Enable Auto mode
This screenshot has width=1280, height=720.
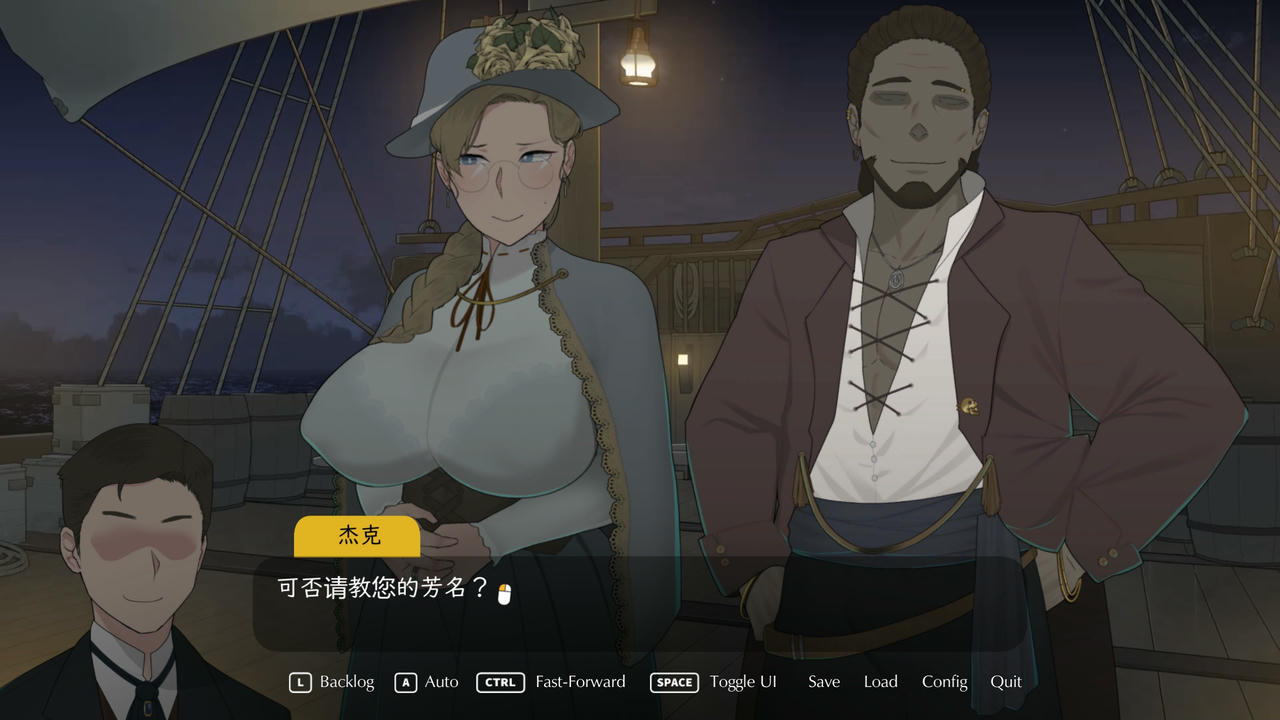pos(440,682)
